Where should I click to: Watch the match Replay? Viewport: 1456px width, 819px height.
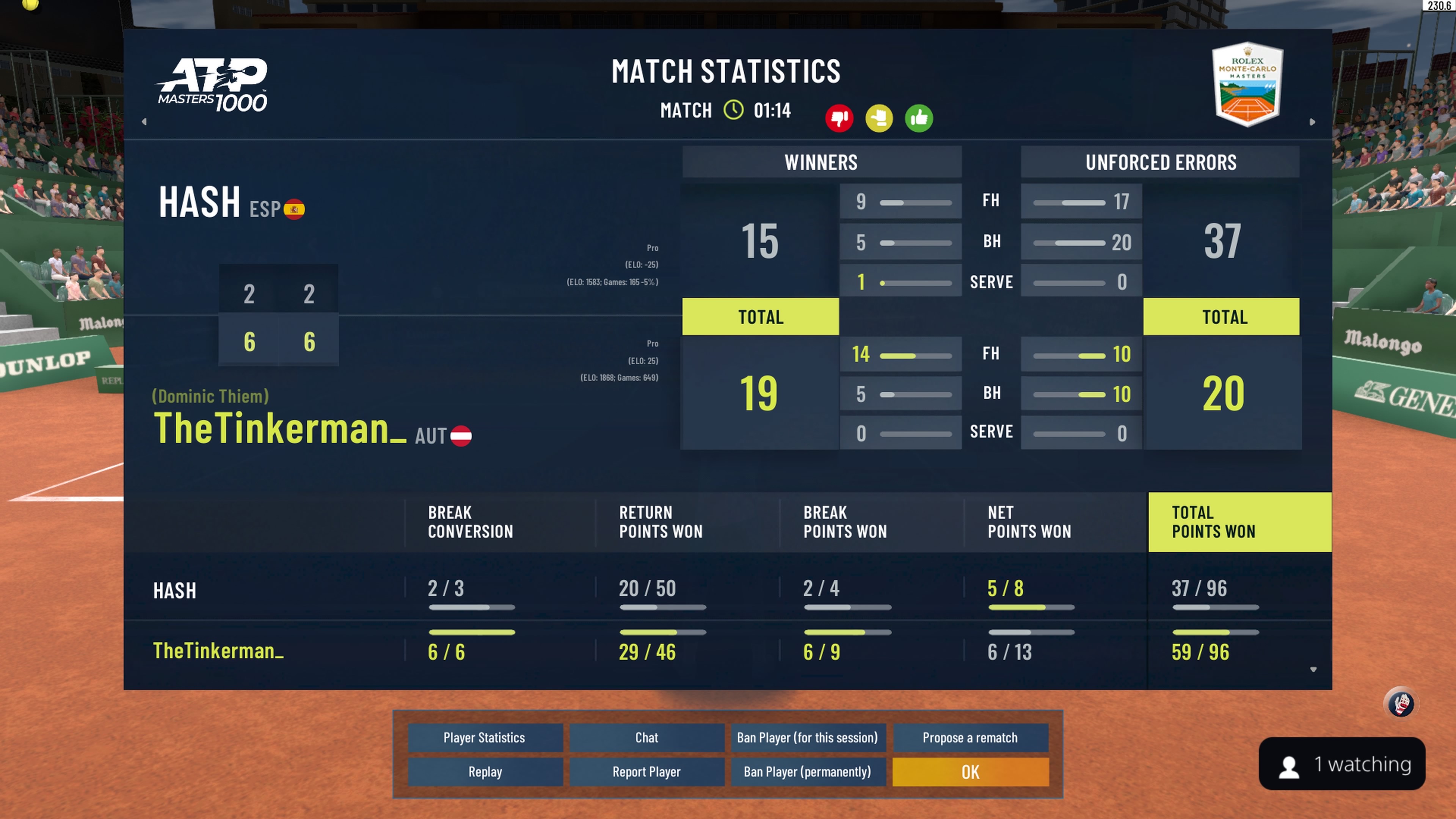coord(485,772)
